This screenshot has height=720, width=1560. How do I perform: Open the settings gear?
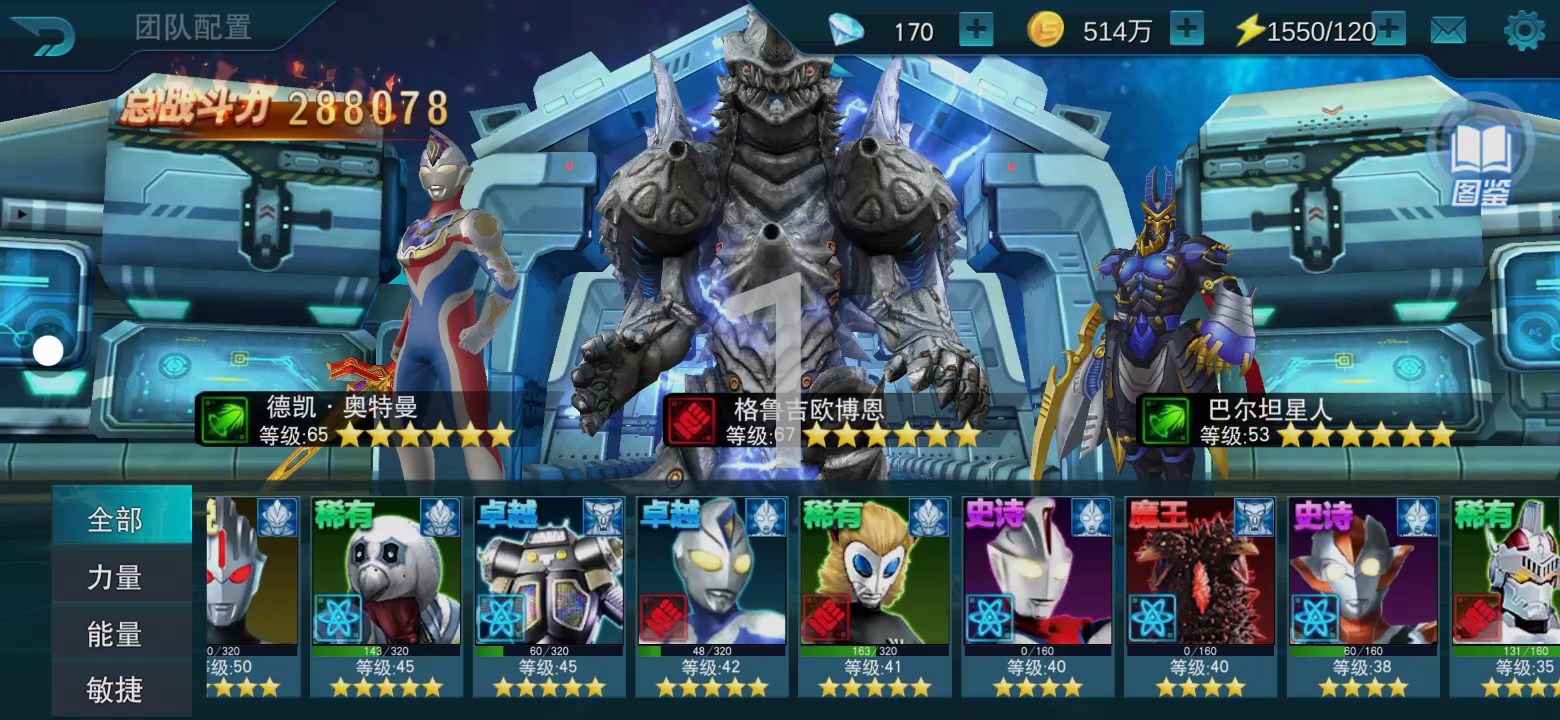click(1524, 31)
